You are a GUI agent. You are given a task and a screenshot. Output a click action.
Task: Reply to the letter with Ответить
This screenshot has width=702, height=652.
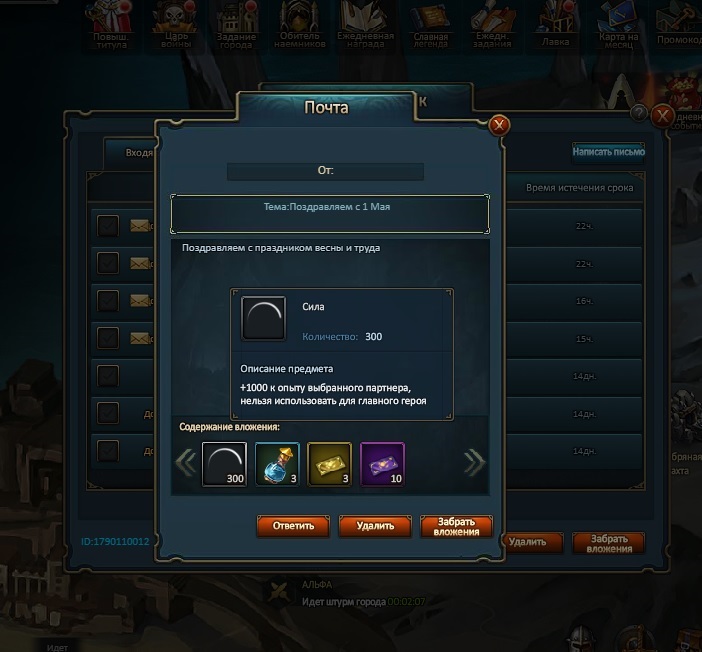293,525
